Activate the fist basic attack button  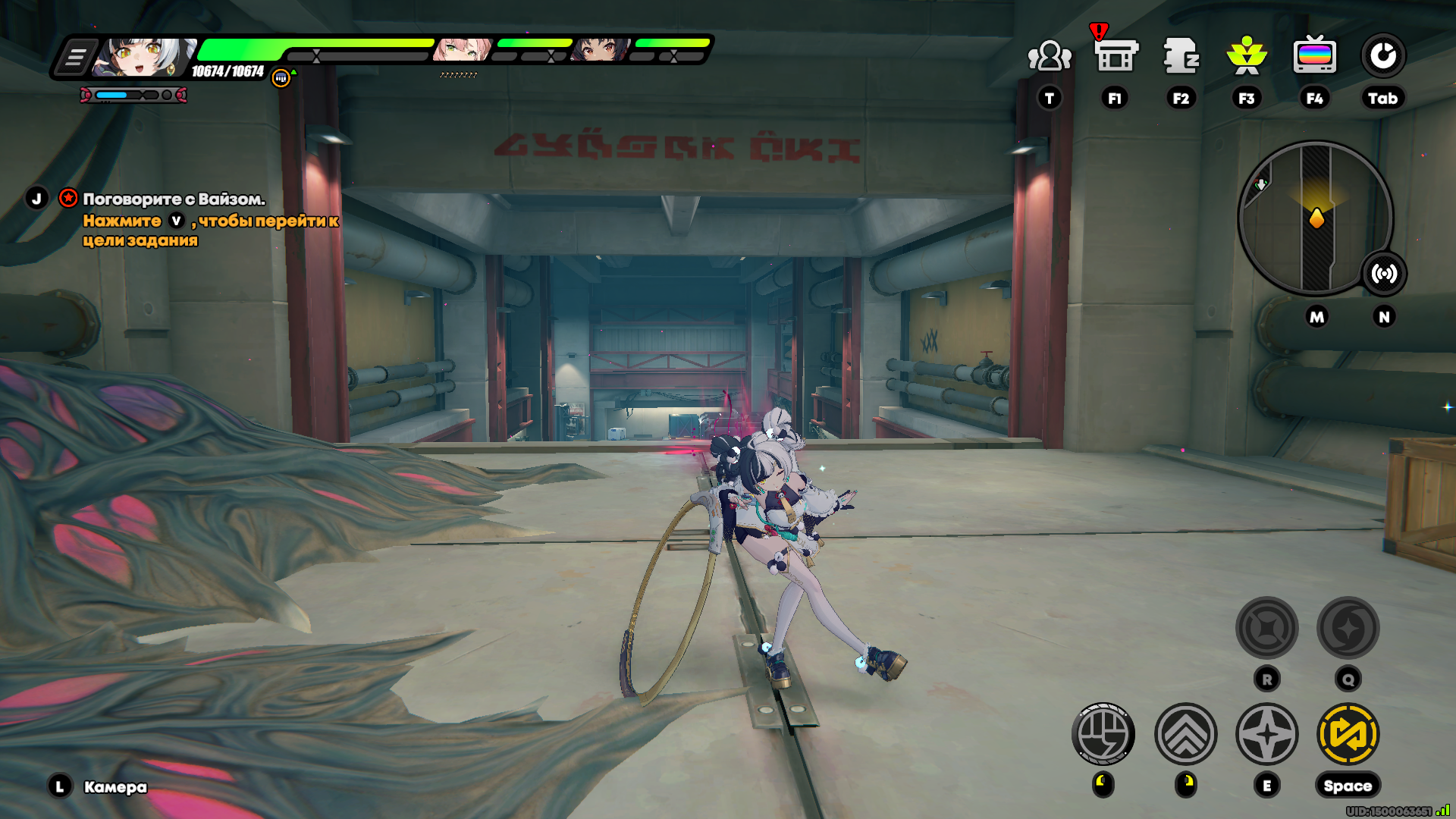pyautogui.click(x=1103, y=734)
